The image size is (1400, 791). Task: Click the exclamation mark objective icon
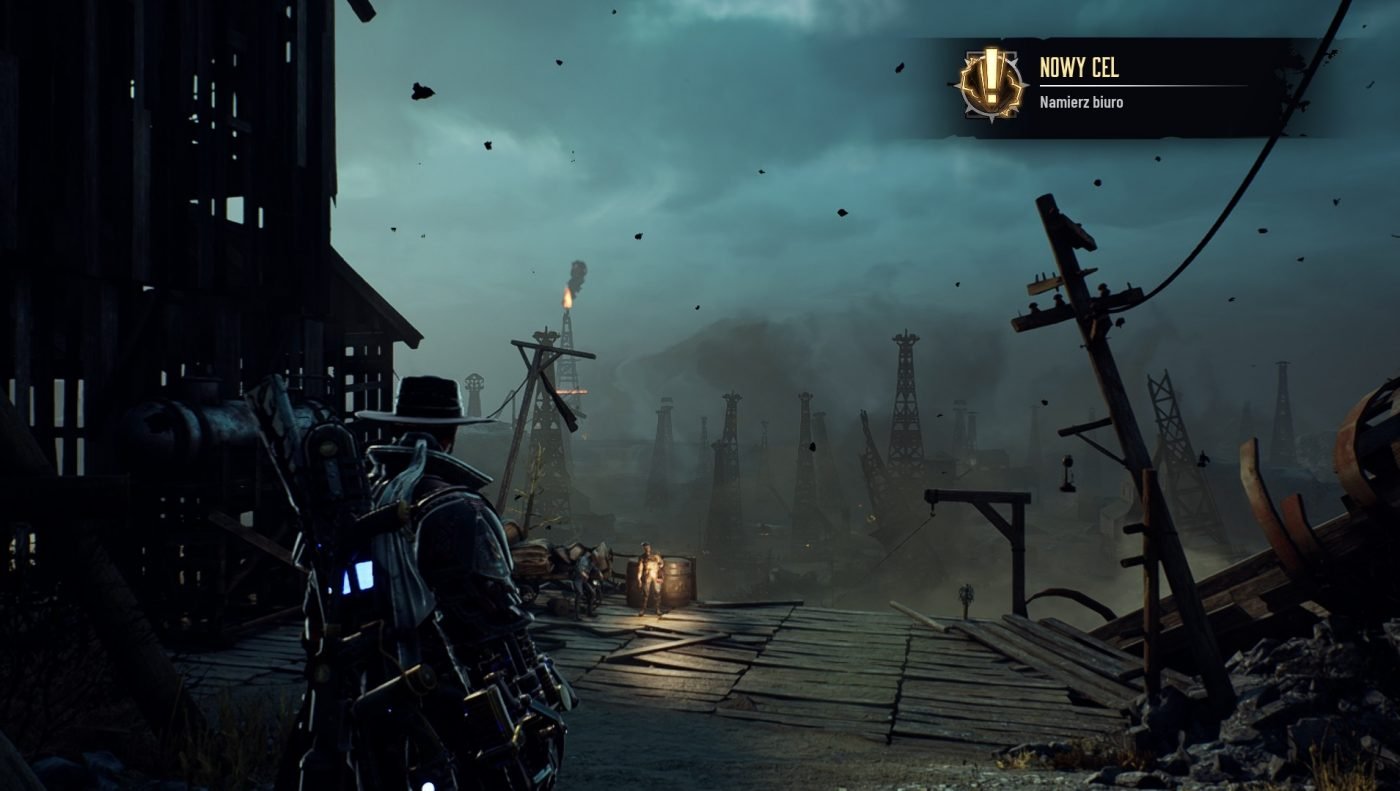991,84
